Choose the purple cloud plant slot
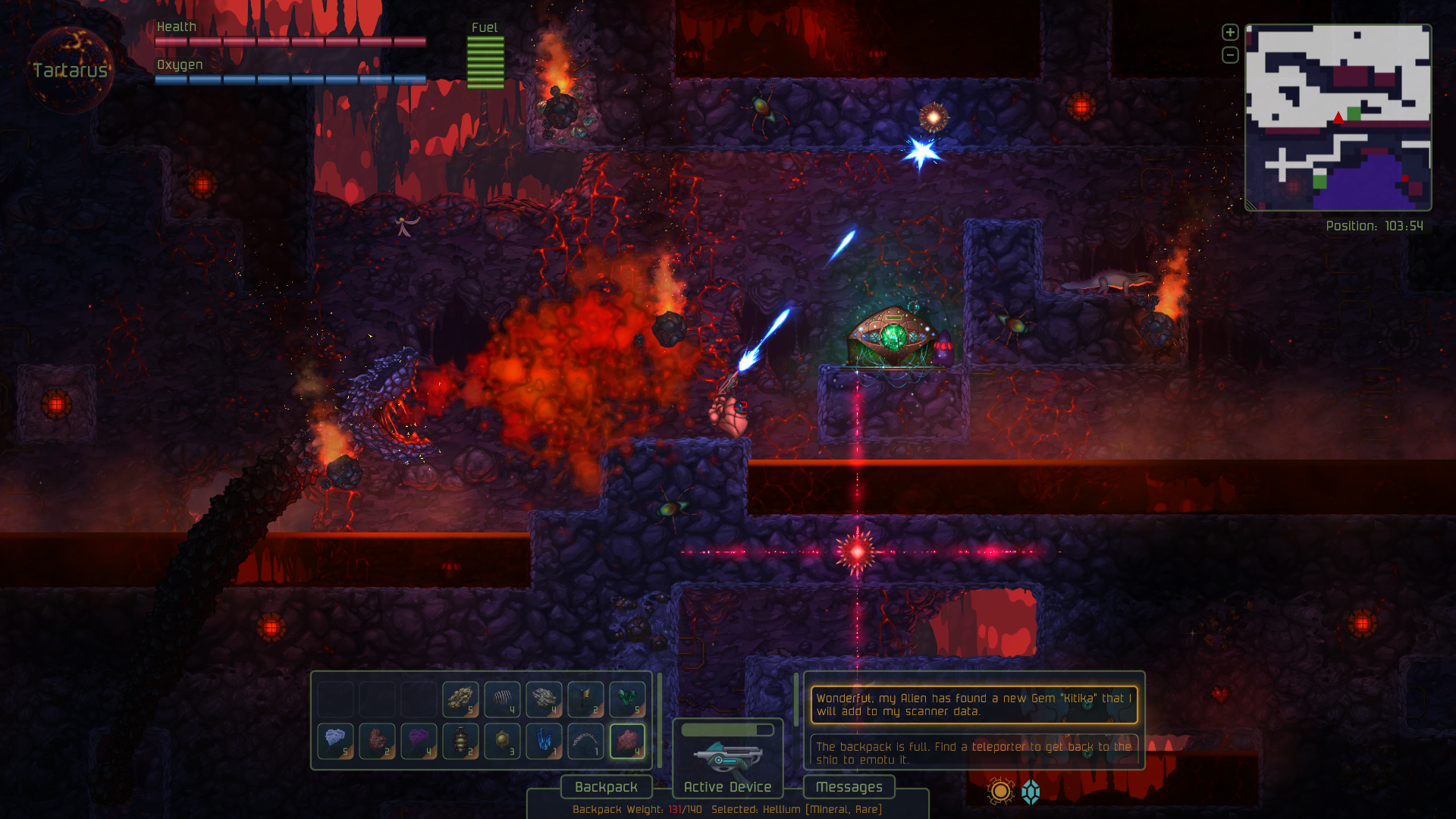The image size is (1456, 819). click(419, 741)
